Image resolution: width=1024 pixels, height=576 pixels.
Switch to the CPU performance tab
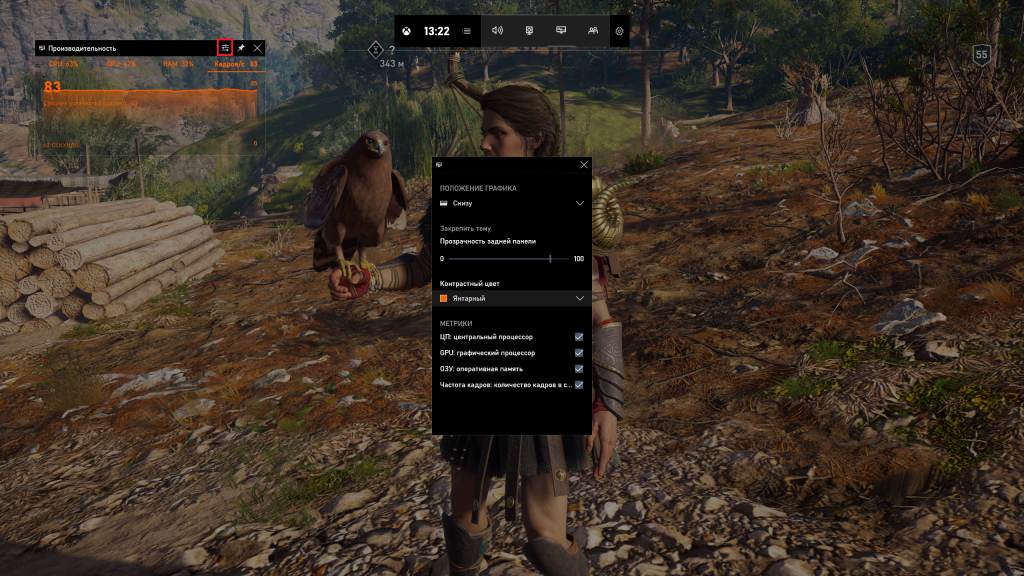pos(63,64)
